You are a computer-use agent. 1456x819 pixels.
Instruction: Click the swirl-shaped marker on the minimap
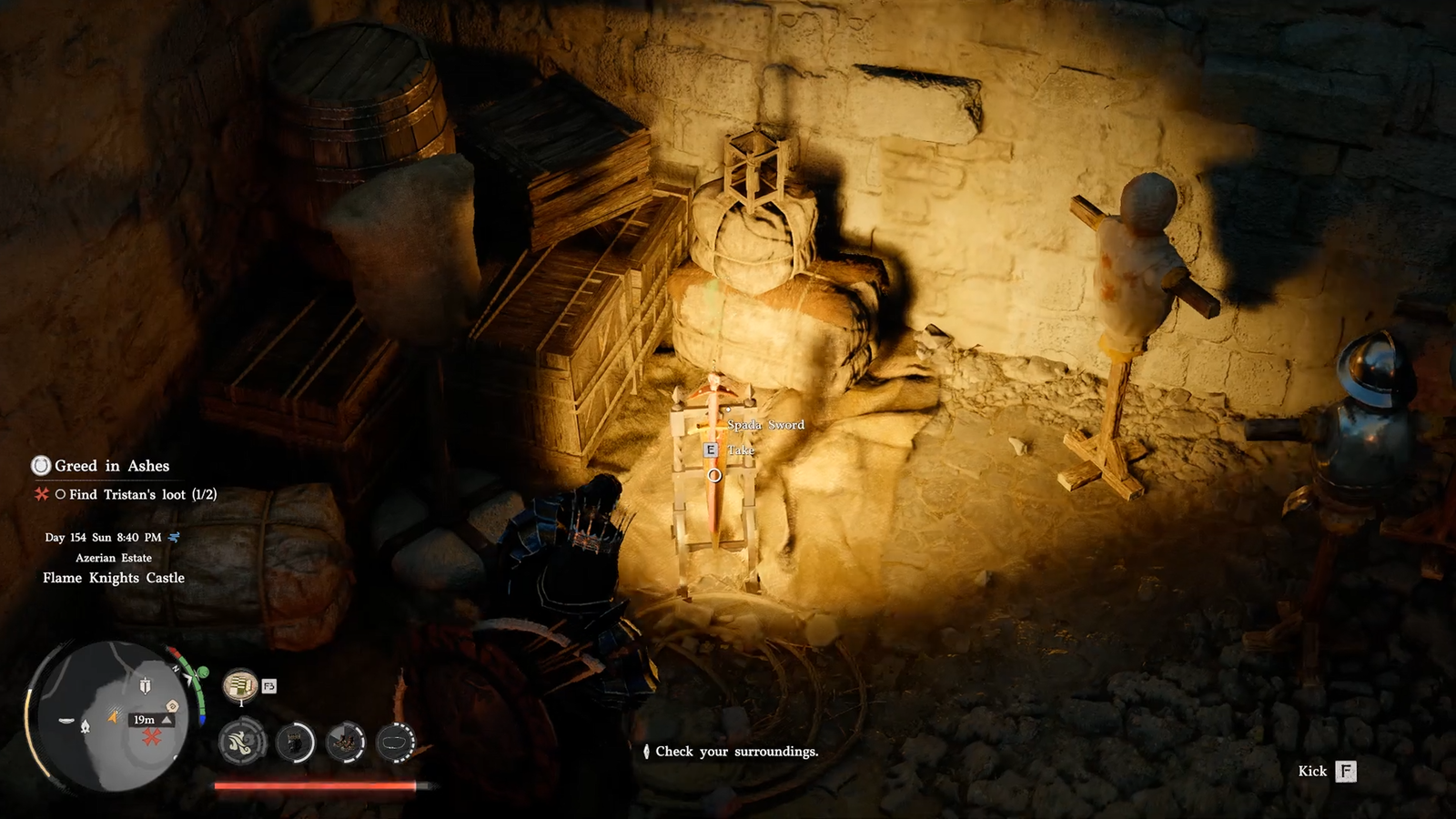coord(172,706)
